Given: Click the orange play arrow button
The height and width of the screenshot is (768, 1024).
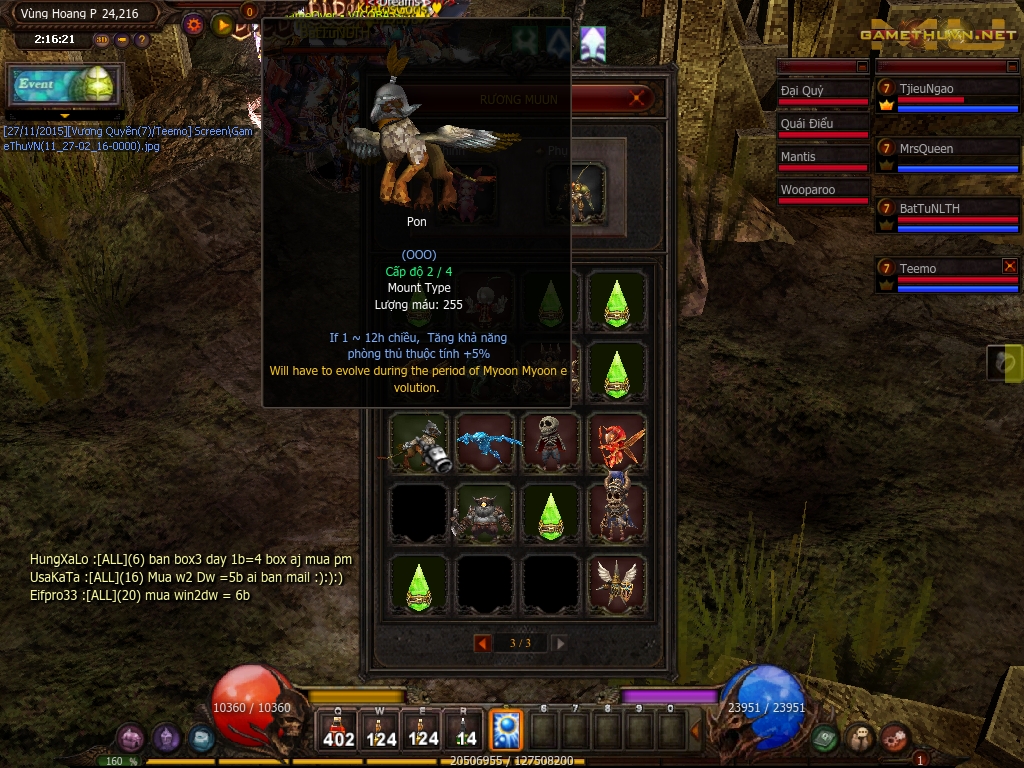Looking at the screenshot, I should tap(223, 26).
